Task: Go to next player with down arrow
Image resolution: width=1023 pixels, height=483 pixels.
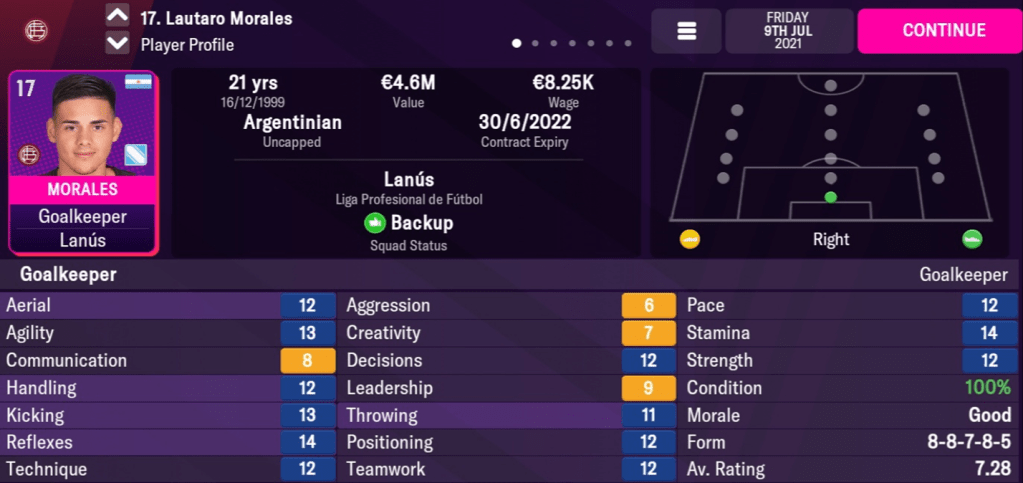Action: (117, 43)
